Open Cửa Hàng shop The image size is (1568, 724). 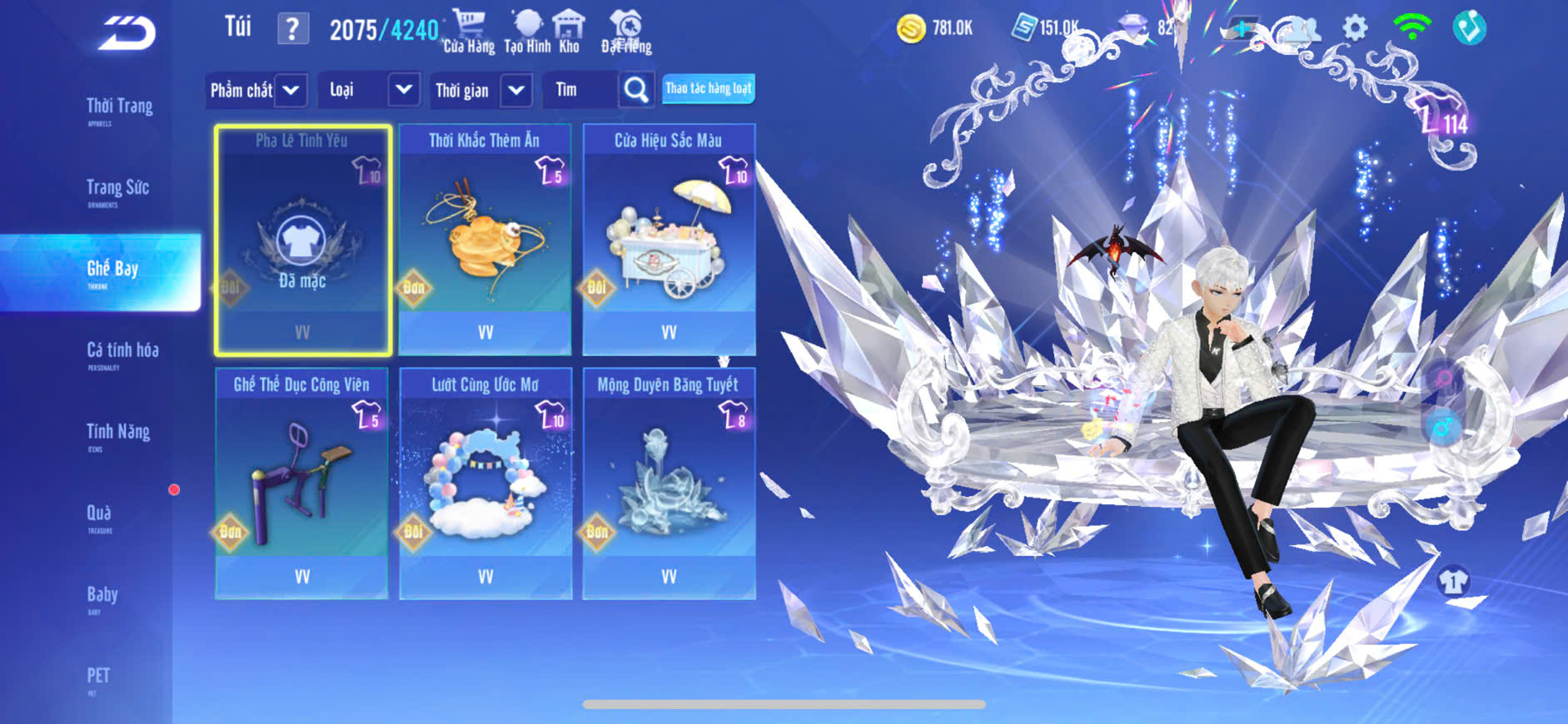(469, 32)
